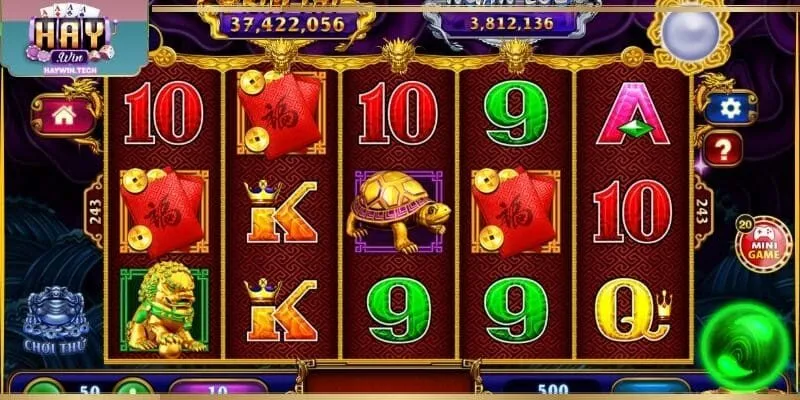Show help with the red question mark

(x=723, y=150)
